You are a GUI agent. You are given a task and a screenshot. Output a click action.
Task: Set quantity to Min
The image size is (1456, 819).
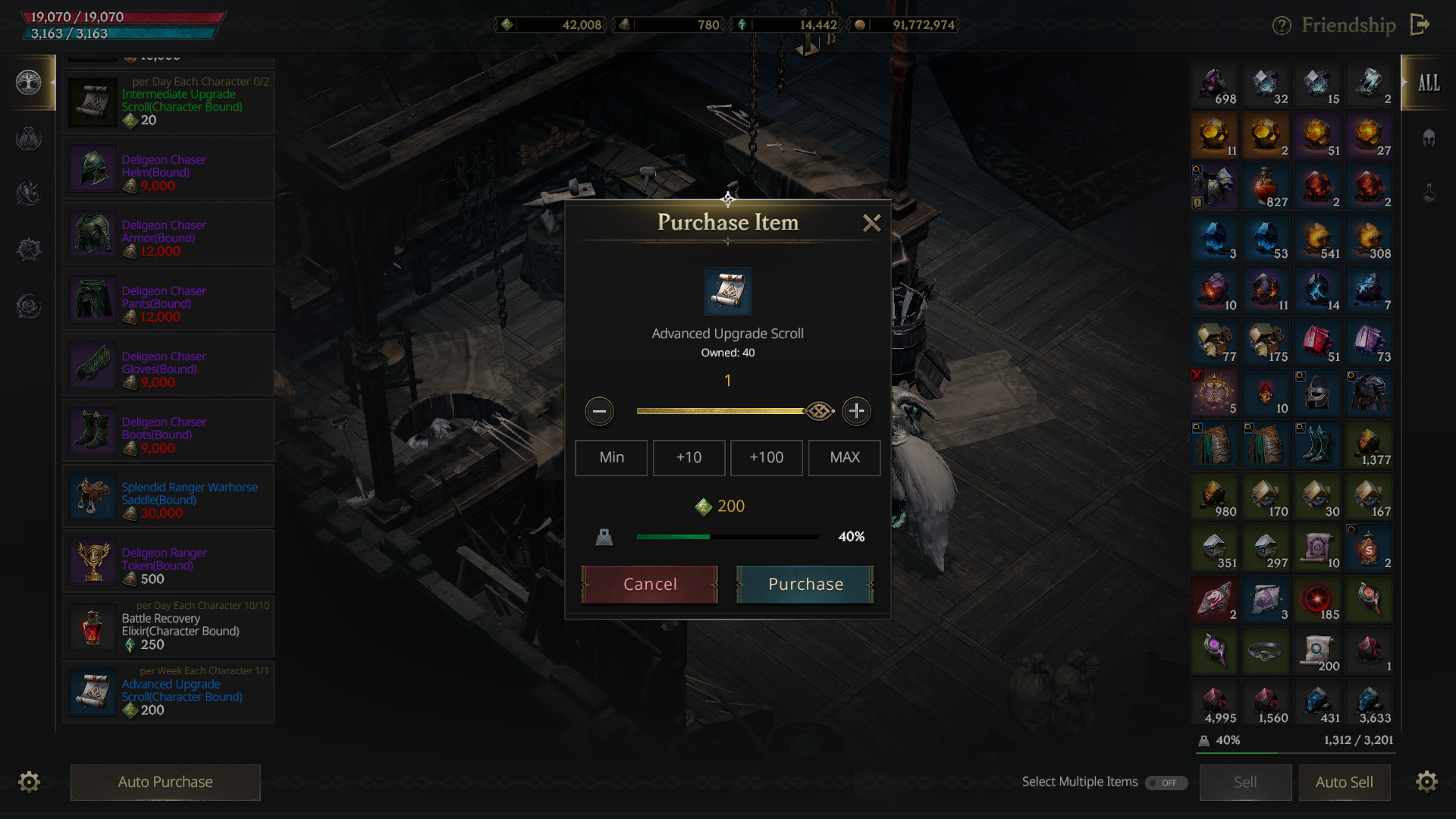tap(611, 457)
